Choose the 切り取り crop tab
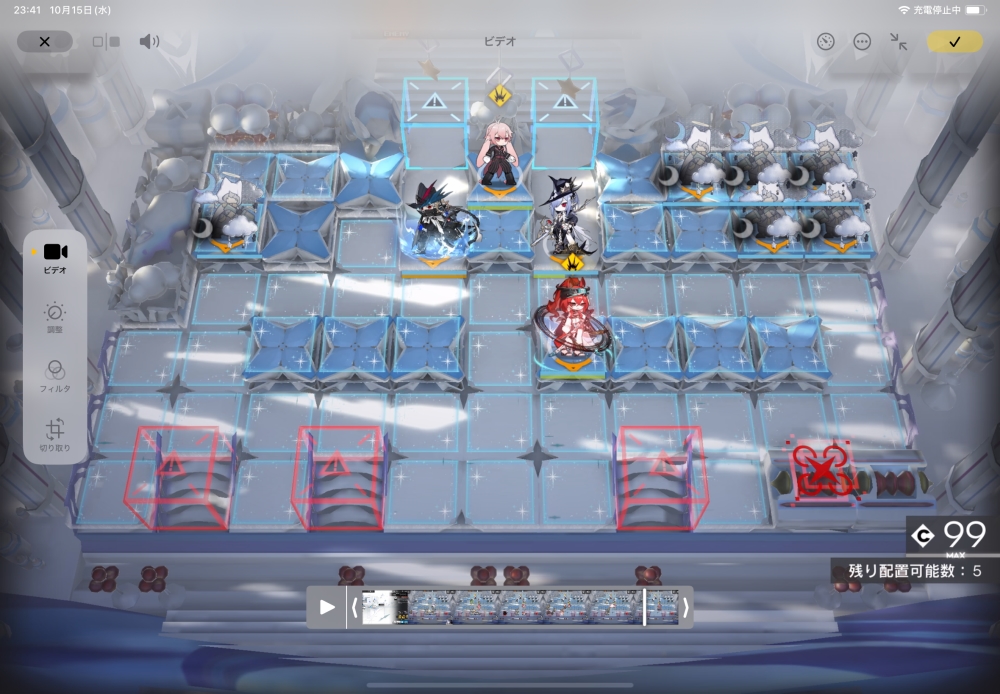This screenshot has height=694, width=1000. (x=55, y=436)
